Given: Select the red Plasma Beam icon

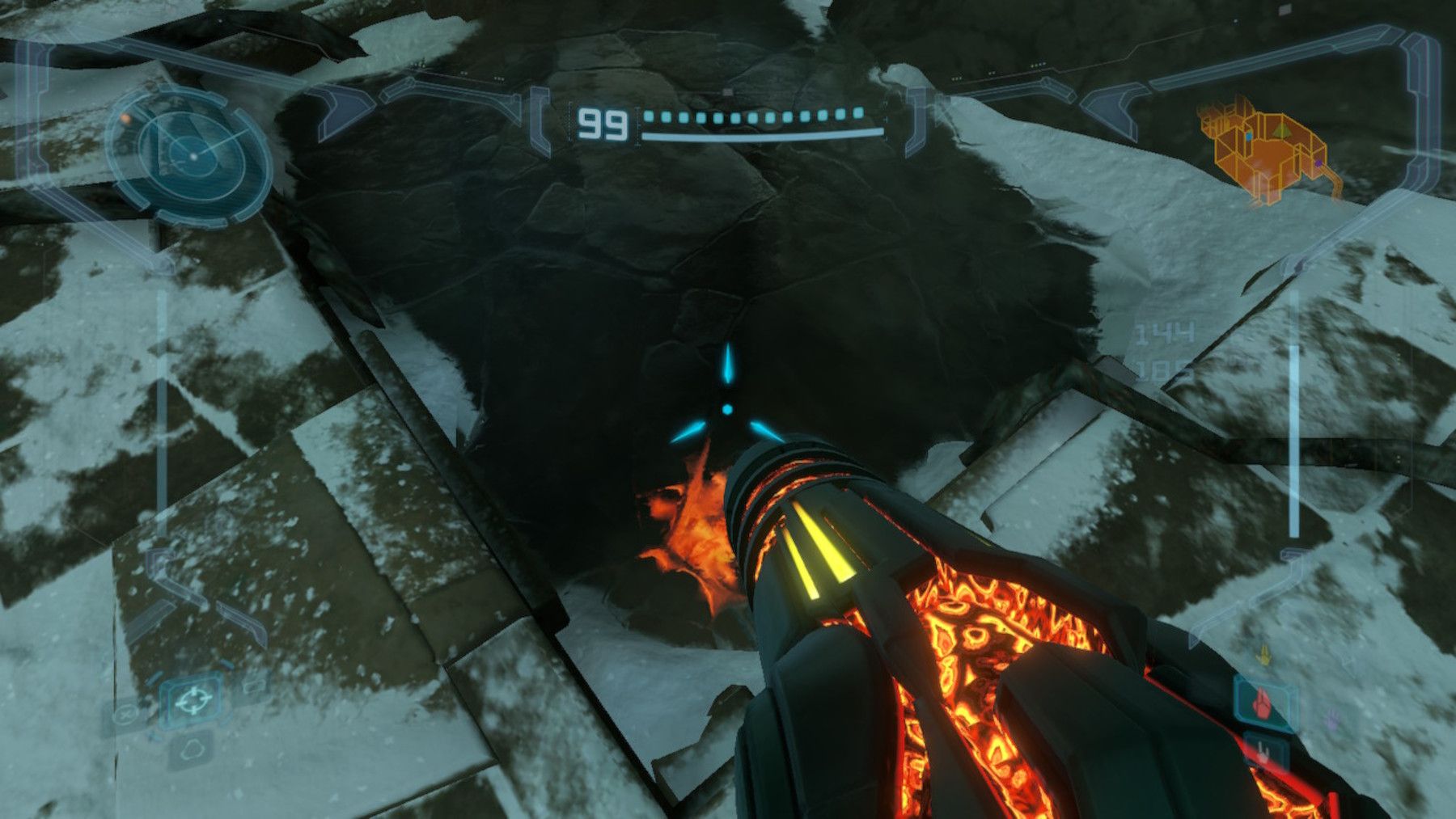Looking at the screenshot, I should [x=1262, y=705].
